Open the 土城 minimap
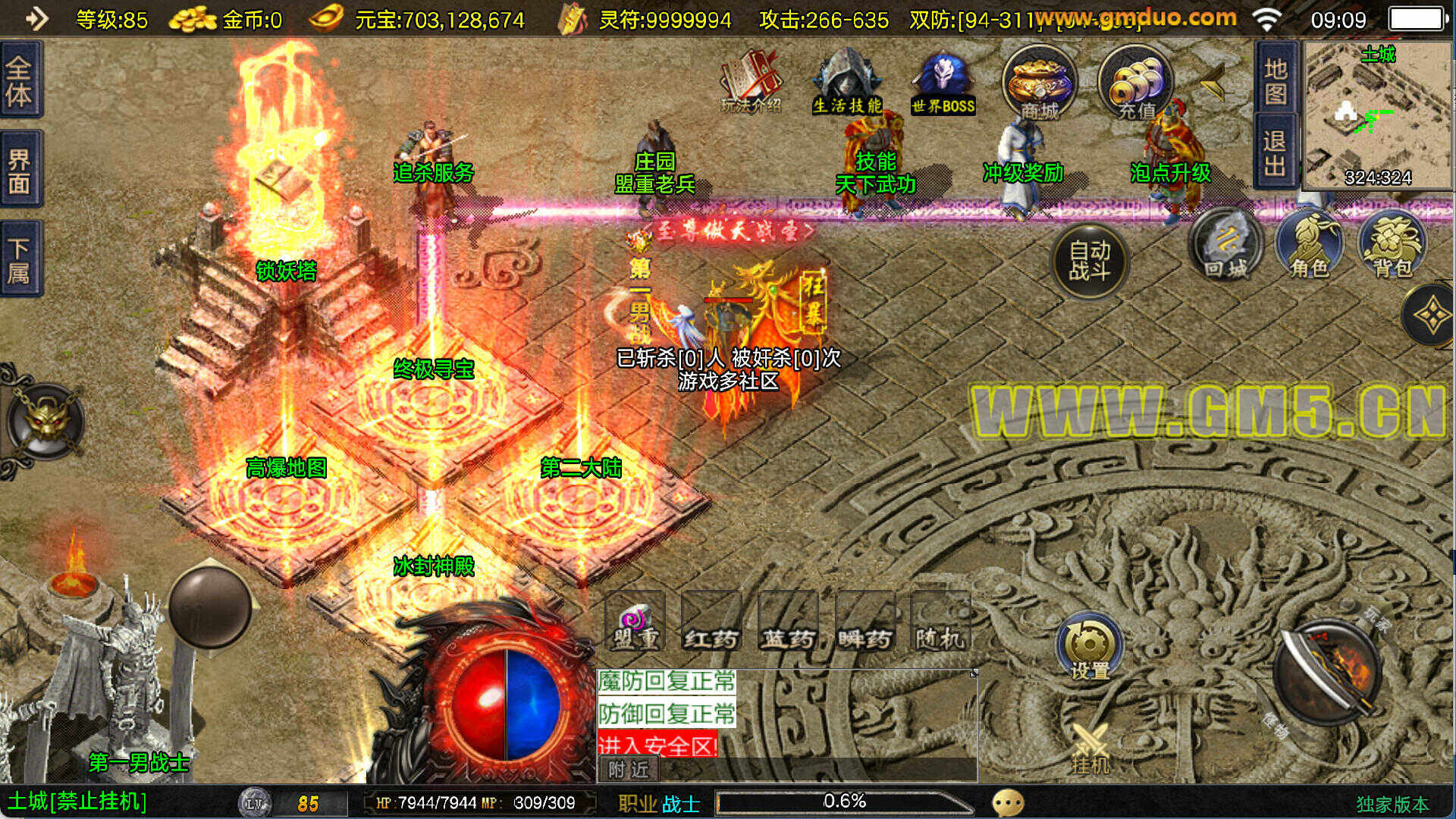 point(1378,114)
